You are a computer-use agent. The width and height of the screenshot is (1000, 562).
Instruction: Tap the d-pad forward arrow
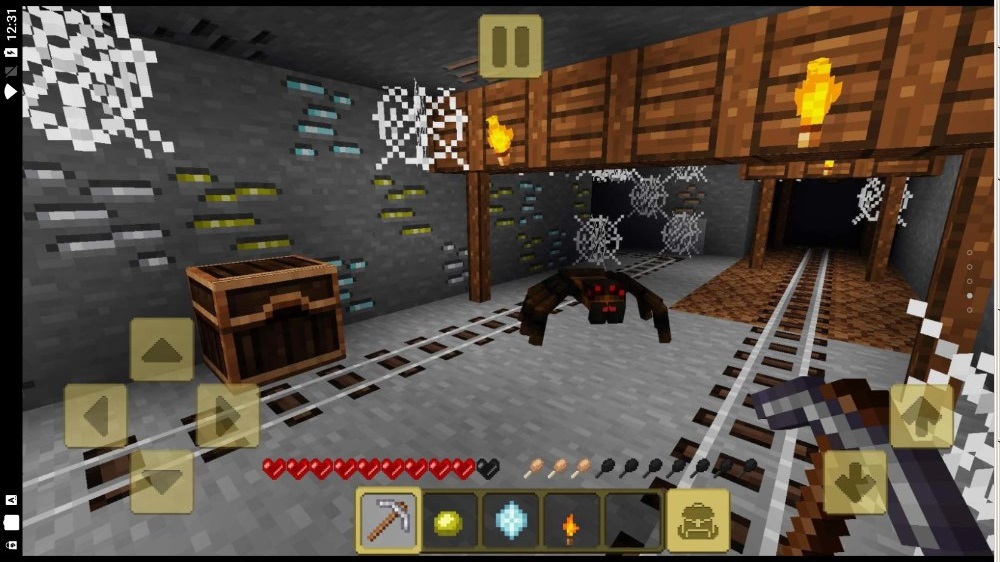tap(161, 350)
